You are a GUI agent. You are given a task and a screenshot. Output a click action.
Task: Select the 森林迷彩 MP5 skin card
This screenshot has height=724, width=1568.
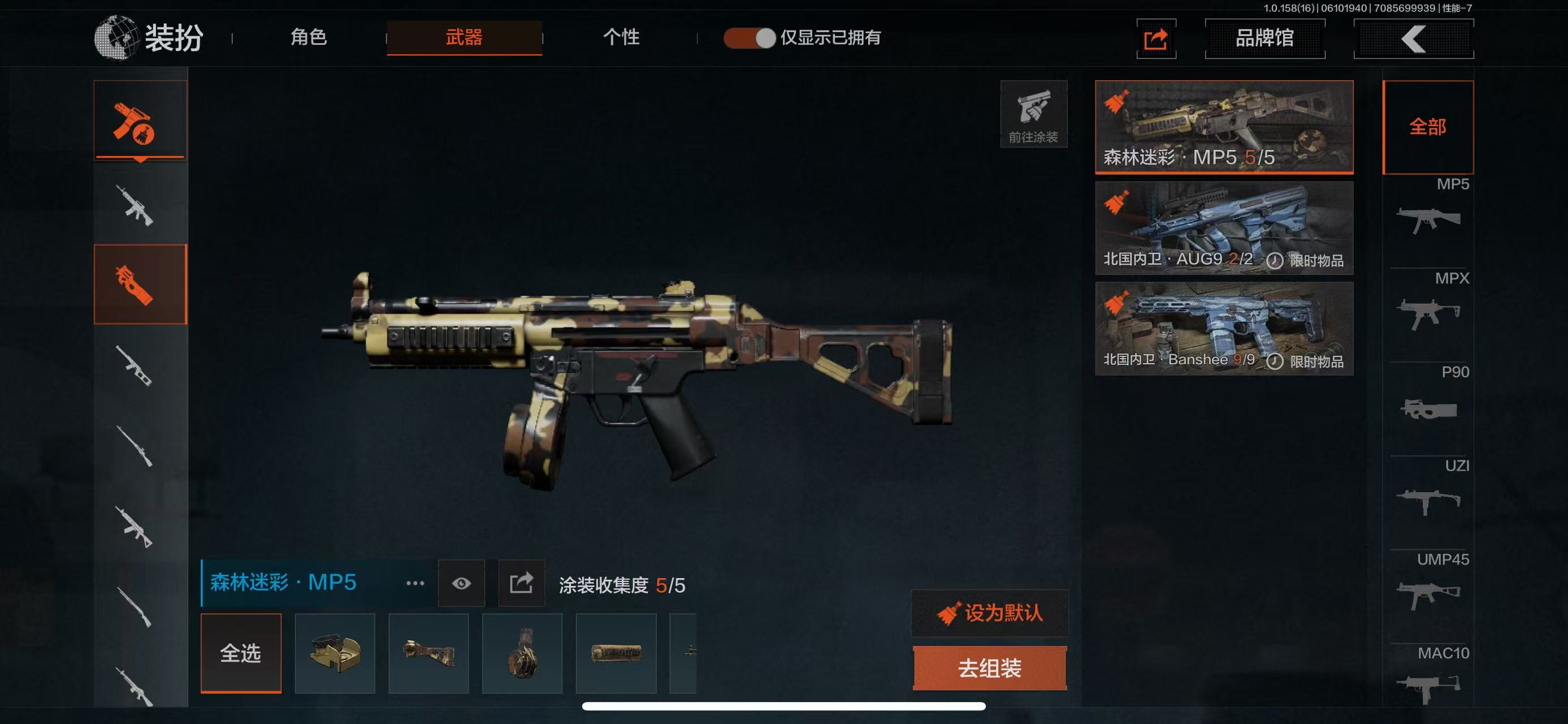[1223, 127]
